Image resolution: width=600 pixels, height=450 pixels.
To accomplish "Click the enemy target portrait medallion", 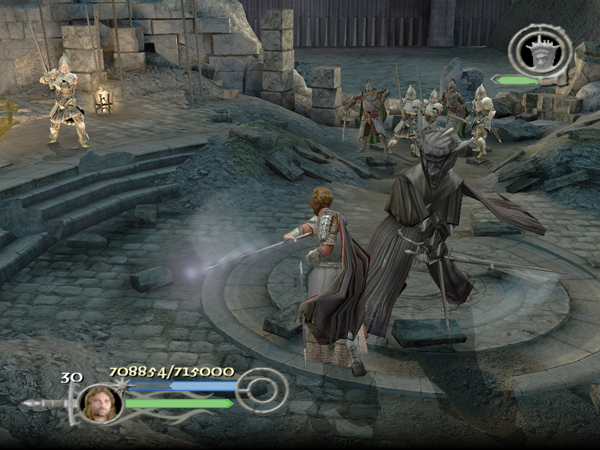I will (540, 51).
